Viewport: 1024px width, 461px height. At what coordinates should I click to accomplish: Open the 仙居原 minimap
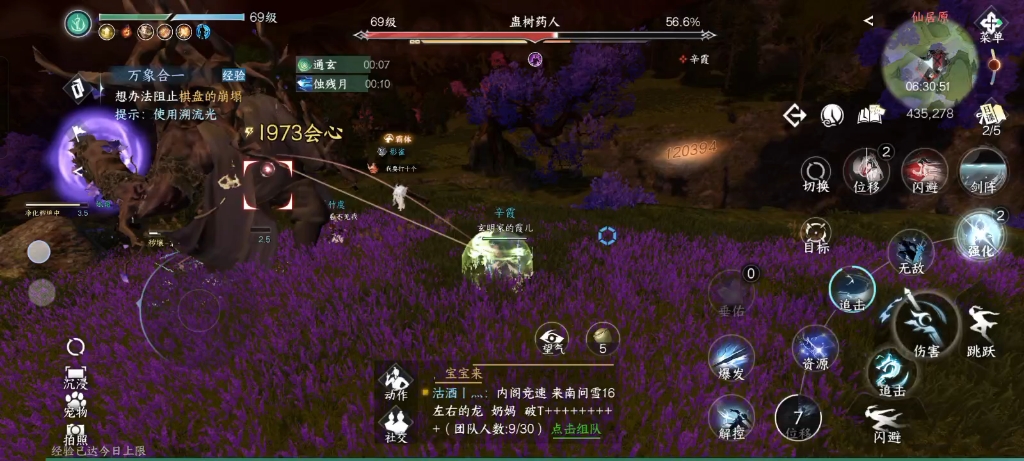click(x=929, y=63)
